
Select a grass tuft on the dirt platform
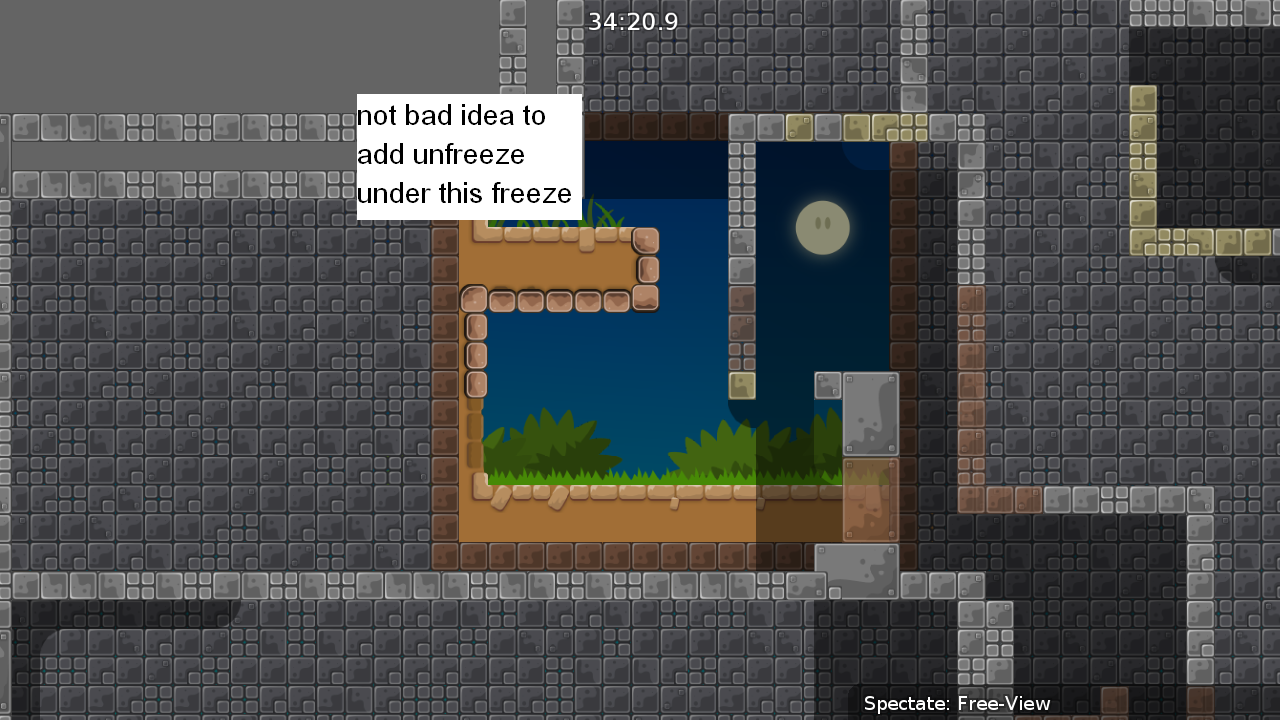(560, 440)
